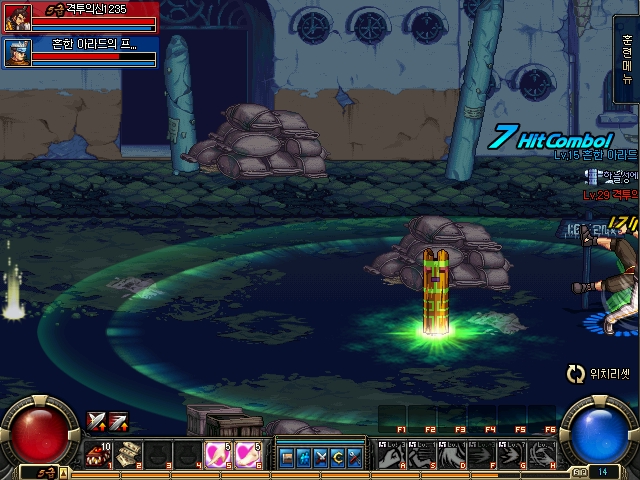This screenshot has width=640, height=480.
Task: Click the lightning bolt menu button
Action: pyautogui.click(x=304, y=457)
